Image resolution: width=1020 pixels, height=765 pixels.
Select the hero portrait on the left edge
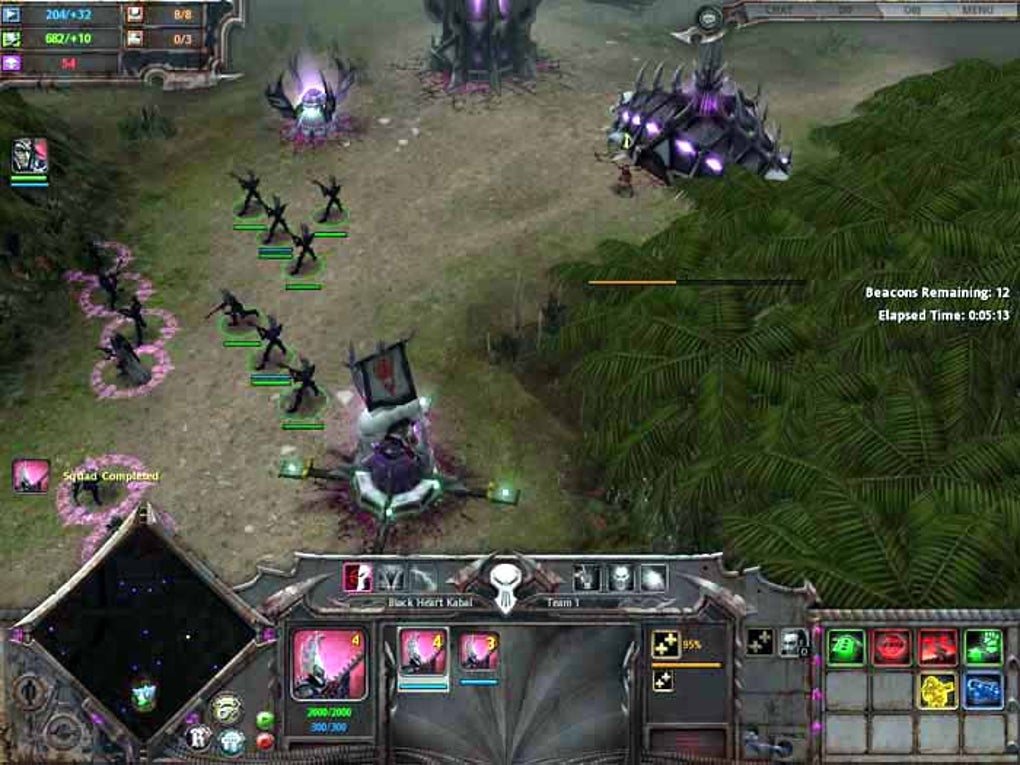29,156
